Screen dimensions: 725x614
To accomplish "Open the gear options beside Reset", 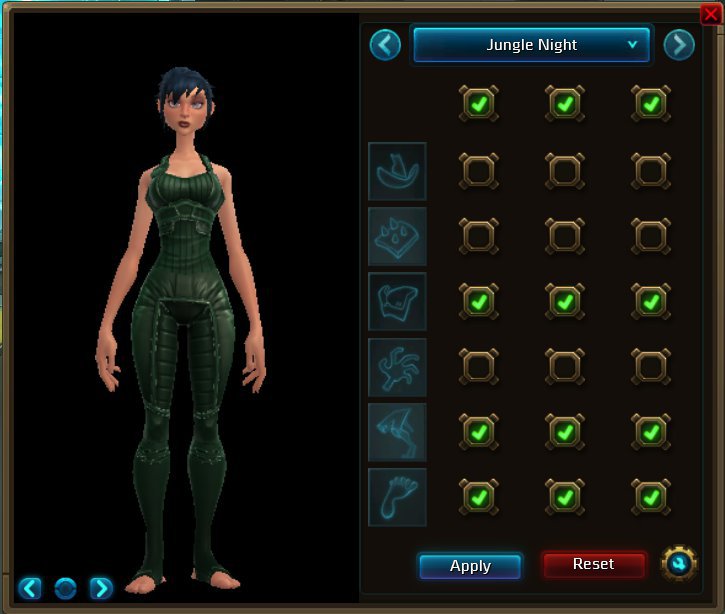I will 679,564.
